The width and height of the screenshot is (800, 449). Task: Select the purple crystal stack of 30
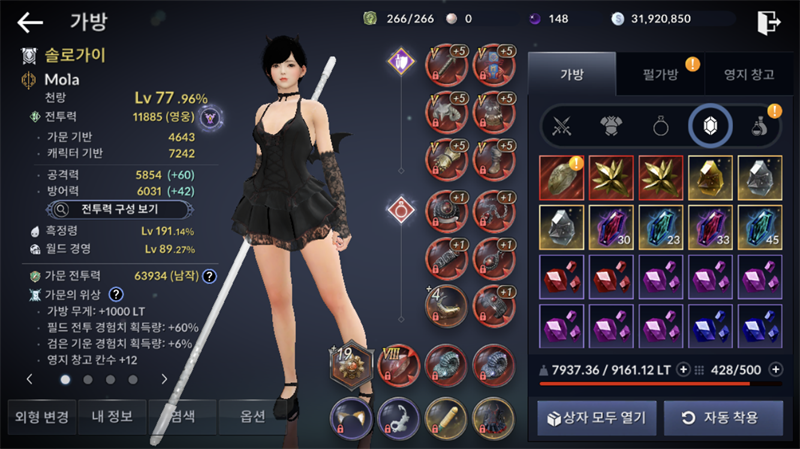611,225
